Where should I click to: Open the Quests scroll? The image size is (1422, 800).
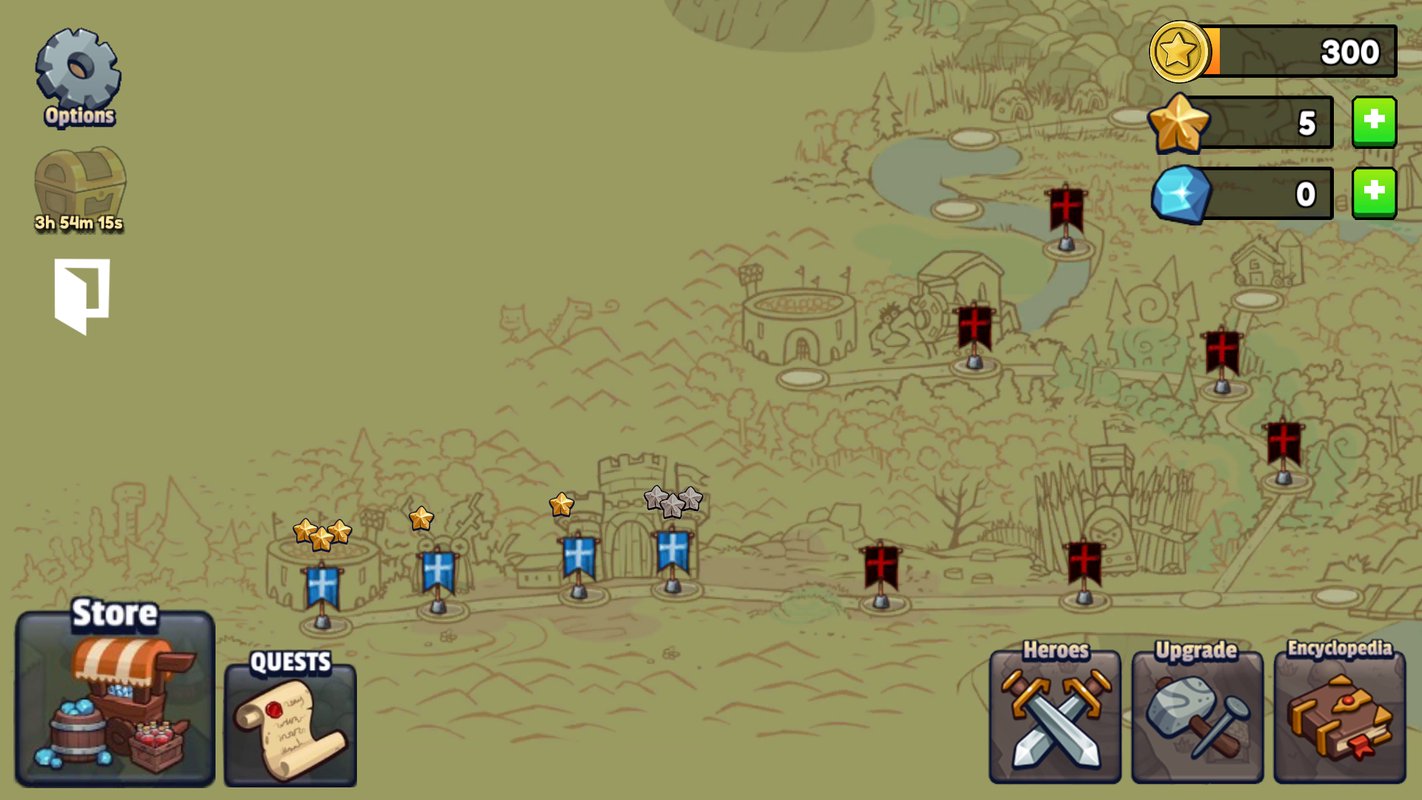(290, 720)
